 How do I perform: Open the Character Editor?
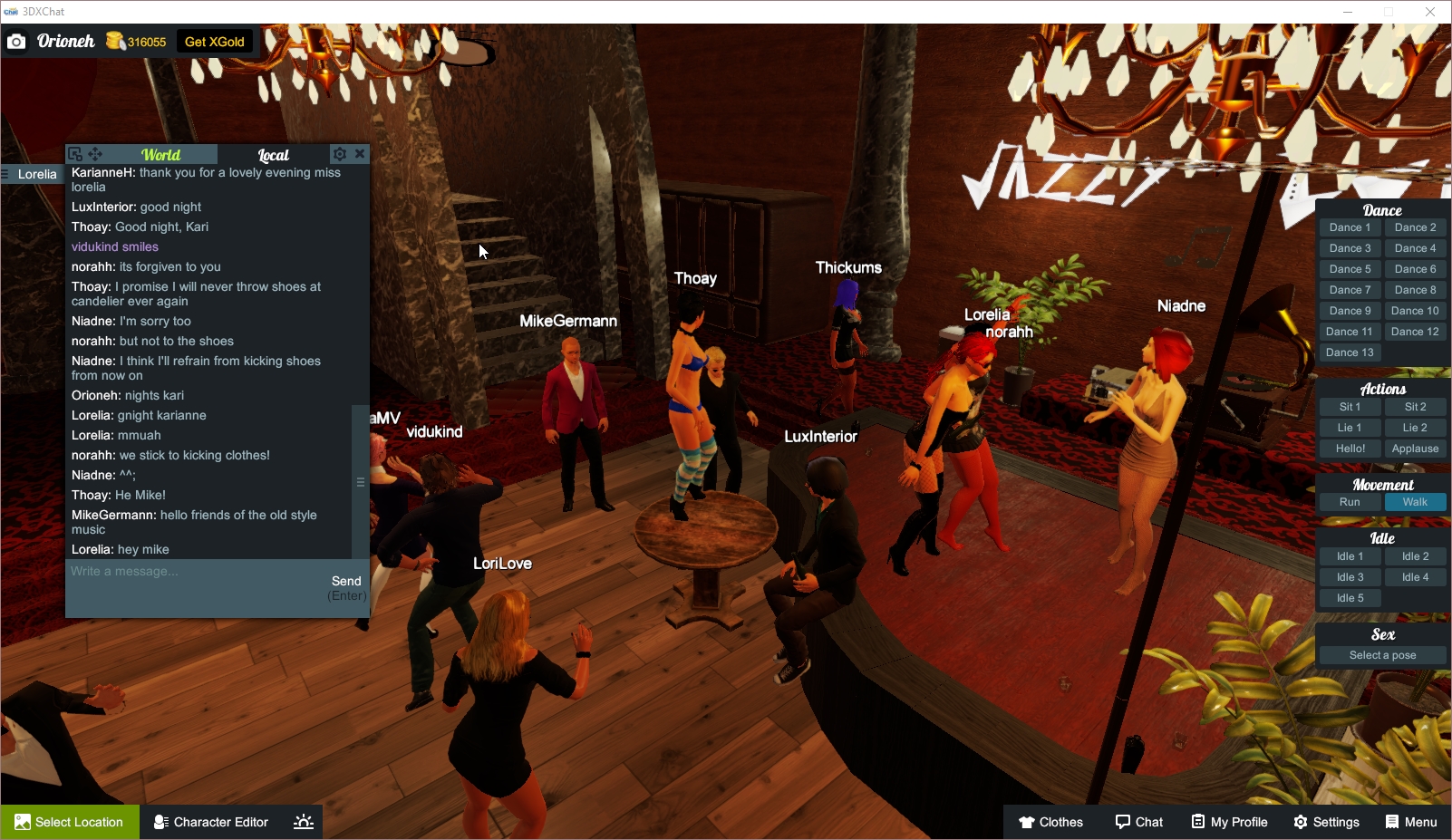pyautogui.click(x=210, y=822)
